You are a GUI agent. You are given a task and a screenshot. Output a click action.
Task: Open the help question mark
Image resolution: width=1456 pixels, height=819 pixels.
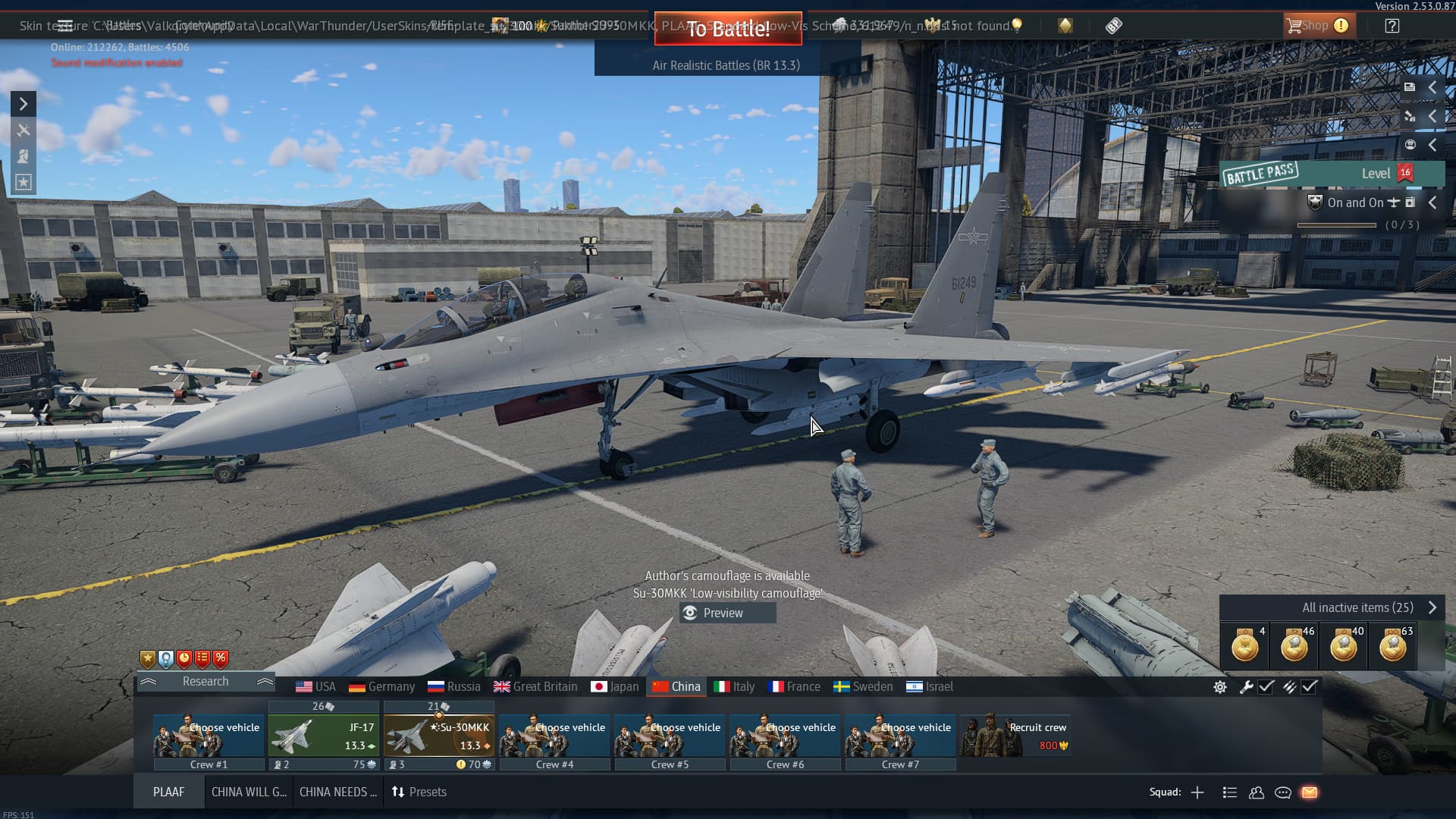pyautogui.click(x=1392, y=26)
